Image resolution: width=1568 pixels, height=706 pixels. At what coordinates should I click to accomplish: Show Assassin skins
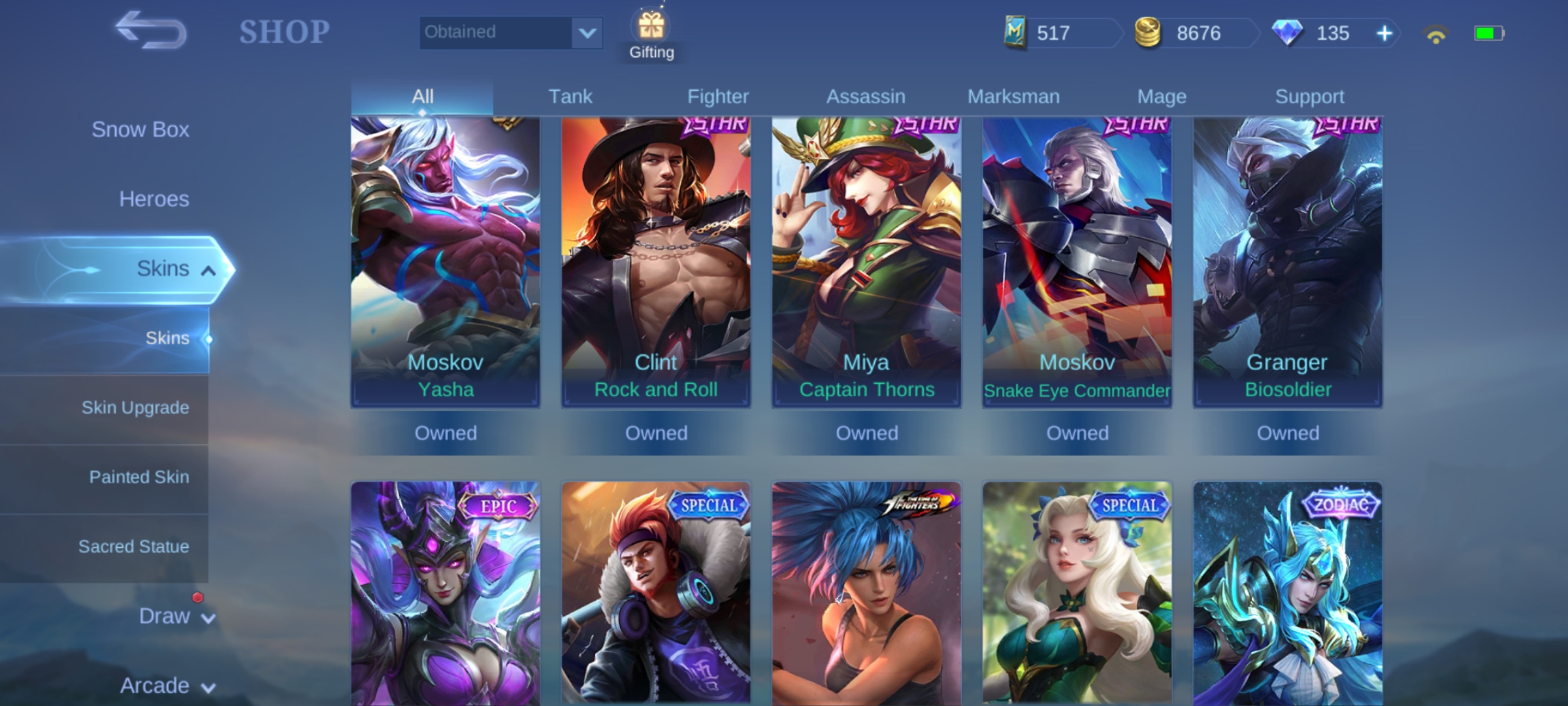point(865,97)
